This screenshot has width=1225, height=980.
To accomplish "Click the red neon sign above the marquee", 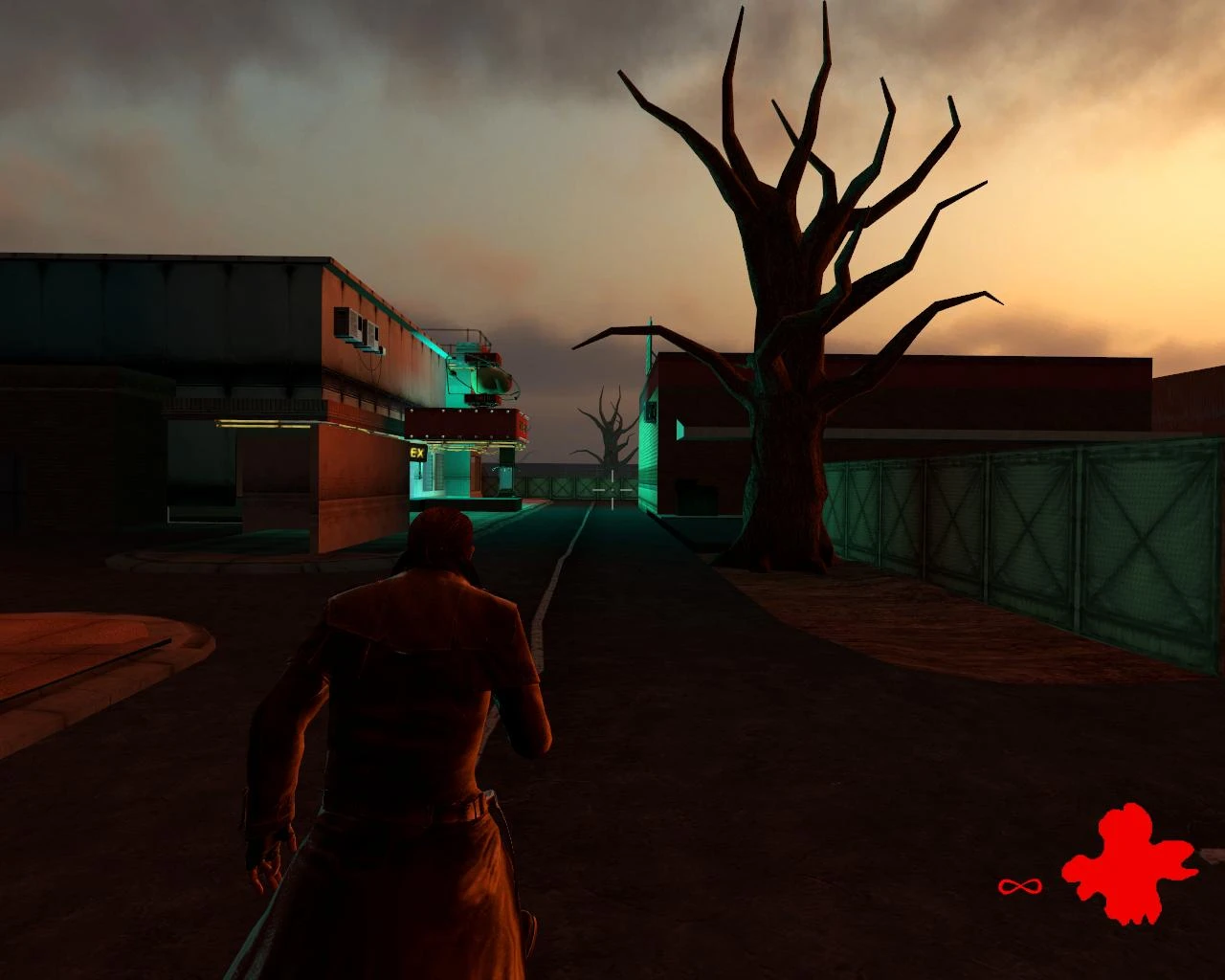I will 479,400.
